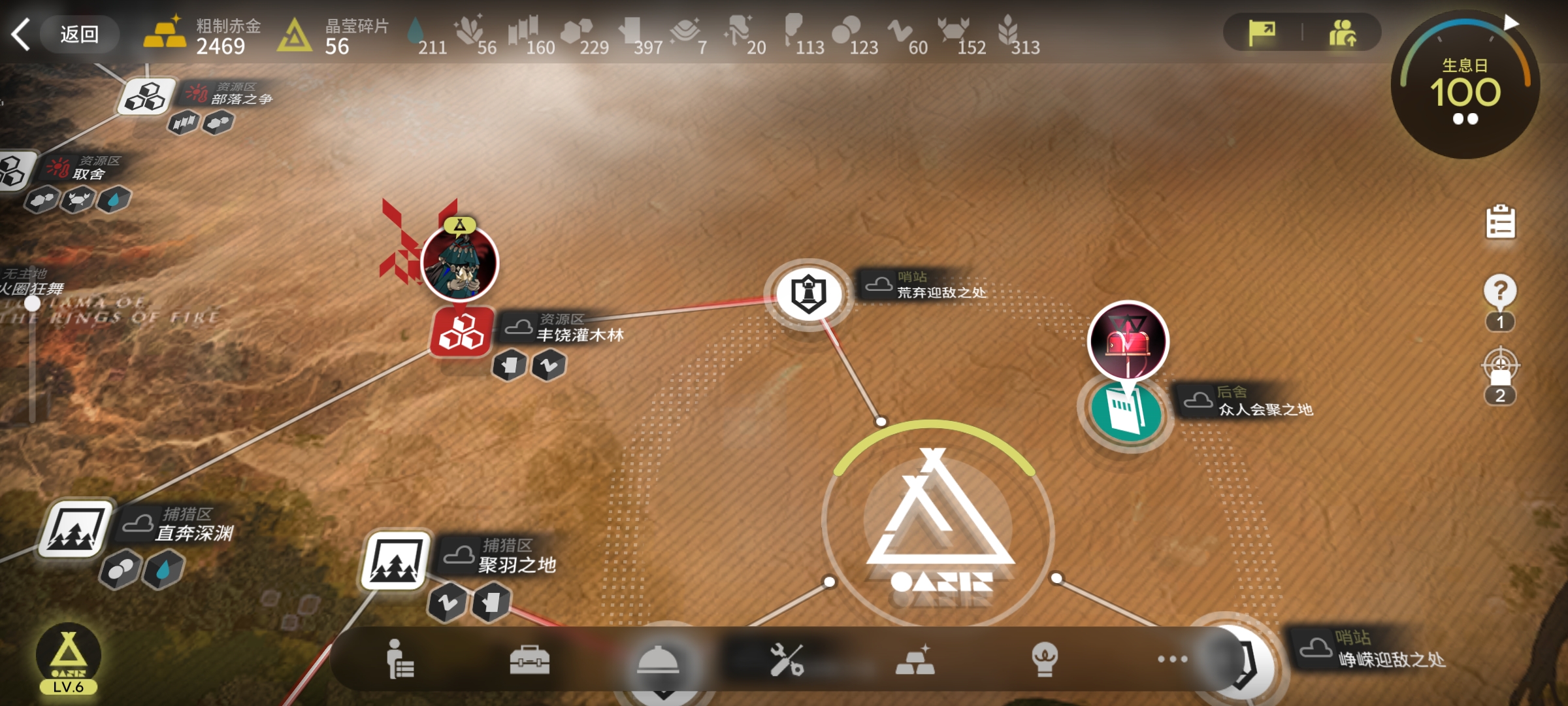Select the 荒弃迎敌之处 outpost node
This screenshot has width=1568, height=706.
point(809,294)
